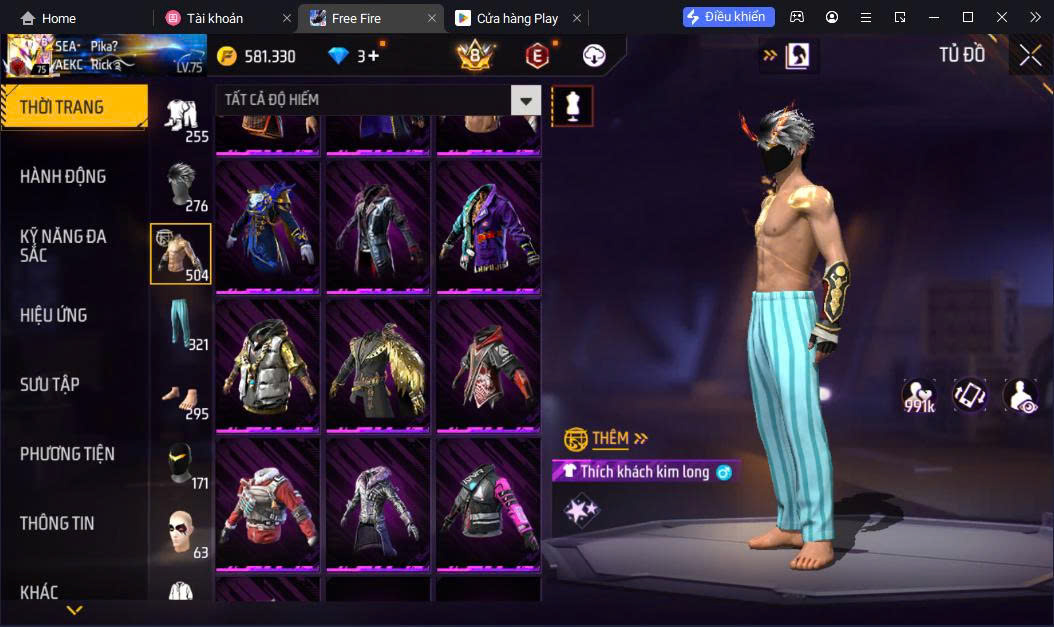Viewport: 1054px width, 627px height.
Task: Close the TỦ ĐỒ wardrobe screen
Action: point(1030,56)
